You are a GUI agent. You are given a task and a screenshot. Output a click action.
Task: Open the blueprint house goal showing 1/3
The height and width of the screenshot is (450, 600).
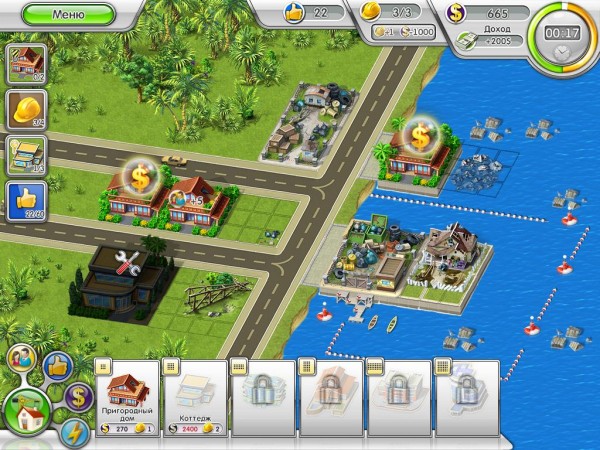tap(24, 155)
